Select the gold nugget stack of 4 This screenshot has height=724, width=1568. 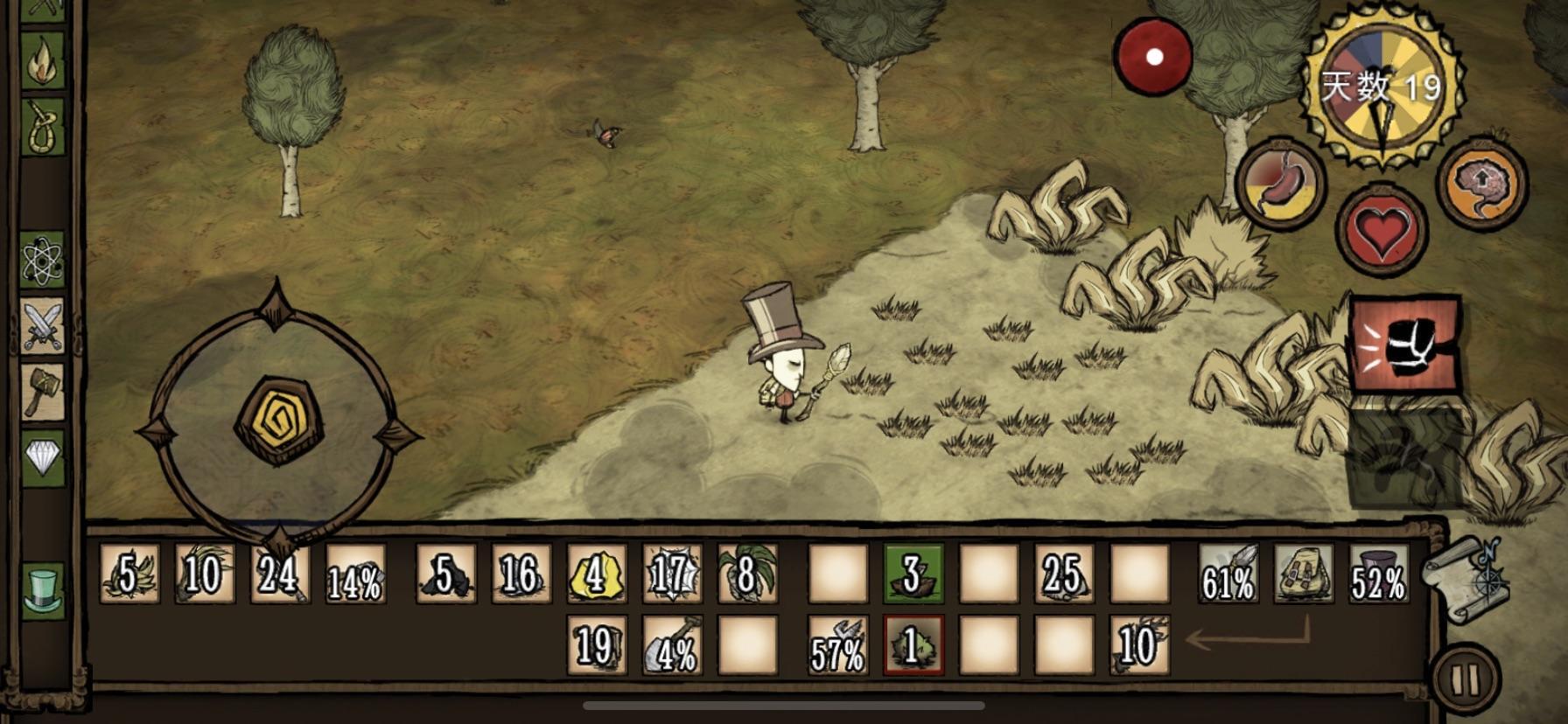[x=596, y=574]
